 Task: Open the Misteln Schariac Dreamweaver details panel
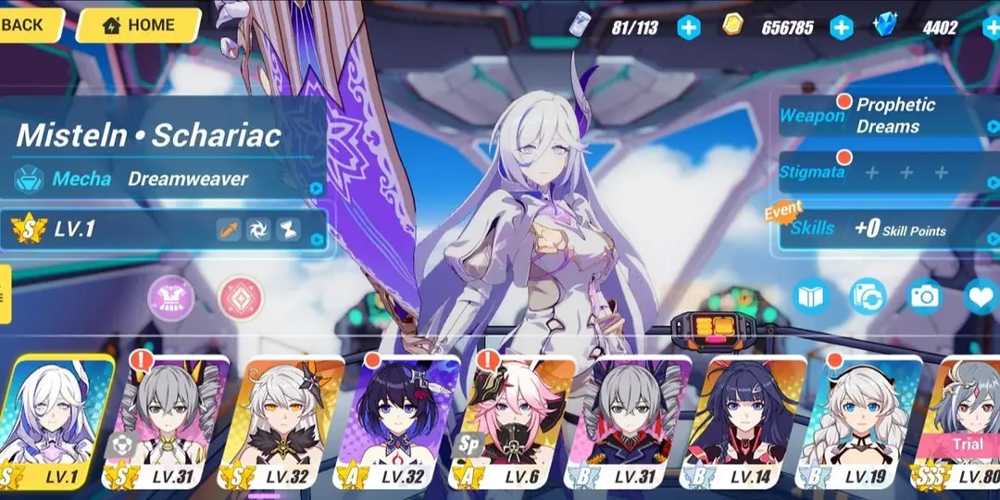coord(165,155)
